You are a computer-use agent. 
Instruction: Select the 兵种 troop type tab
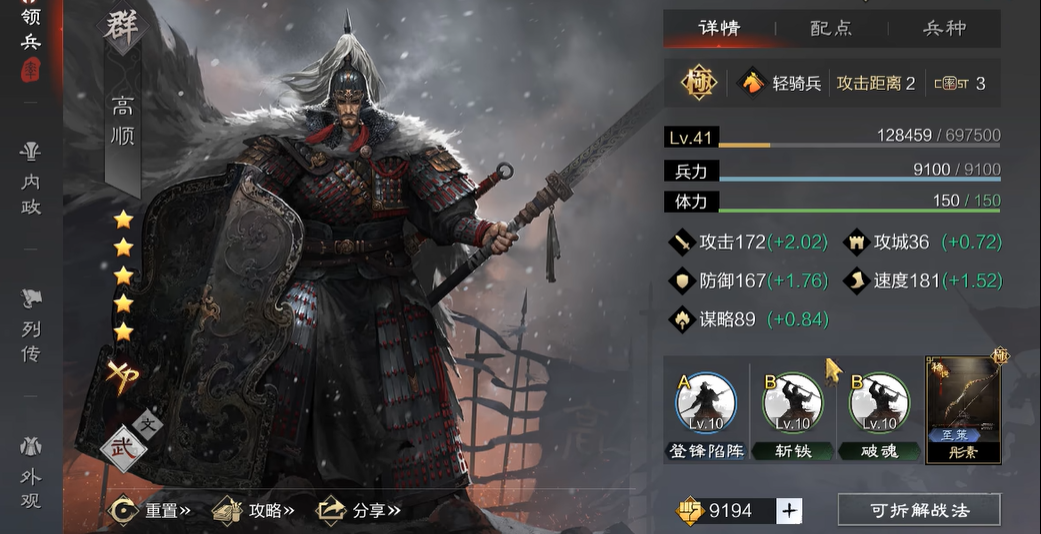tap(944, 28)
